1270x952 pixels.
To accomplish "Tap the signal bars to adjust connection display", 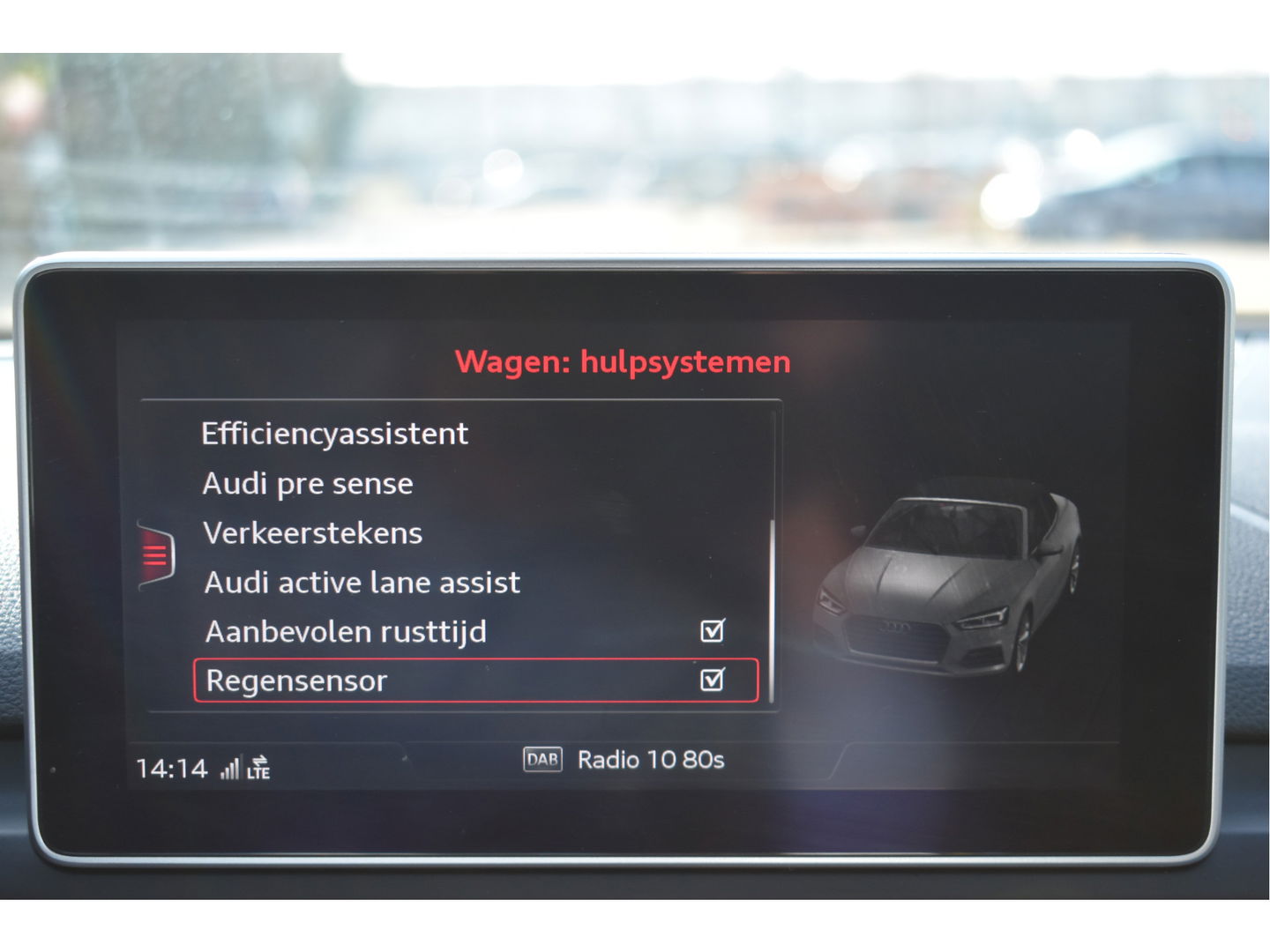I will (x=231, y=767).
